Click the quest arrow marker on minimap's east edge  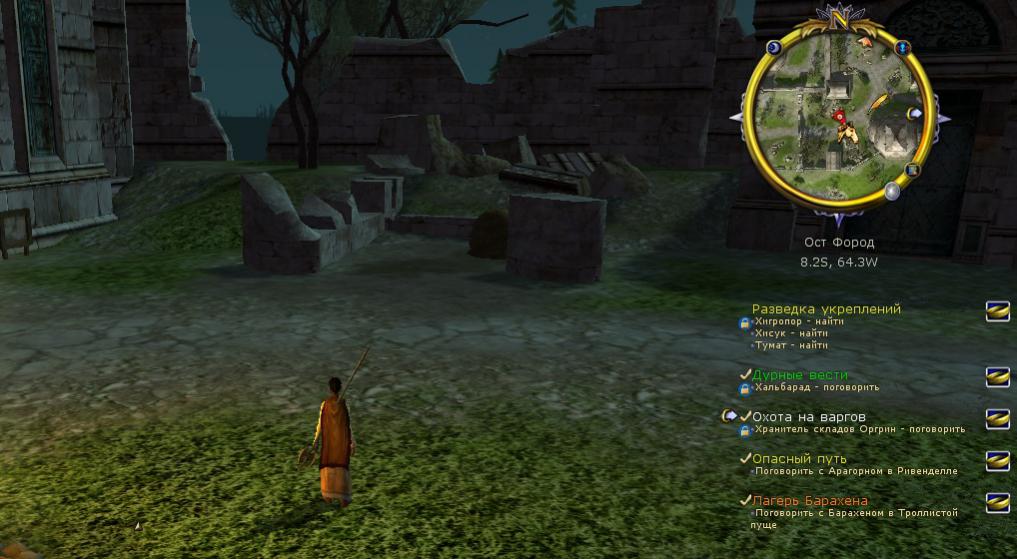[x=914, y=114]
